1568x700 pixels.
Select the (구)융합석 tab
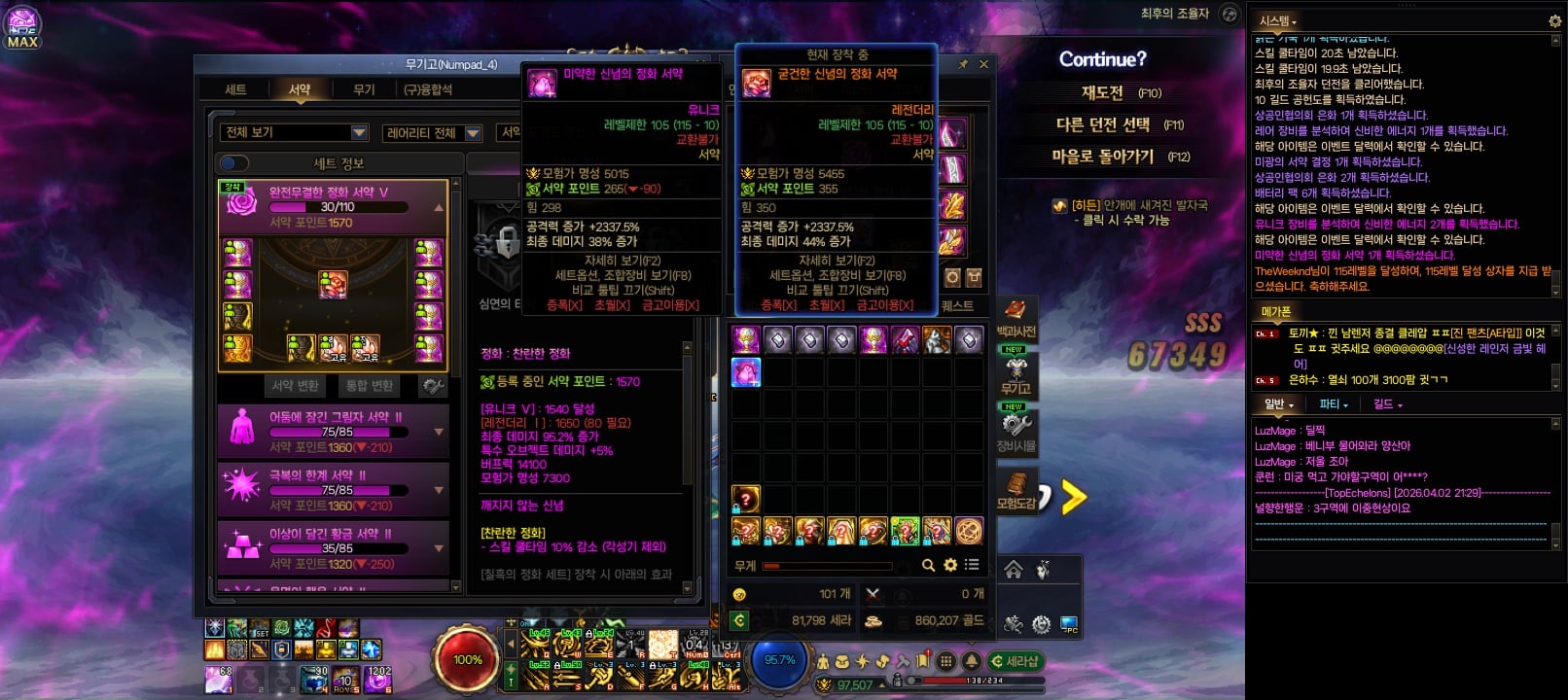[x=428, y=89]
